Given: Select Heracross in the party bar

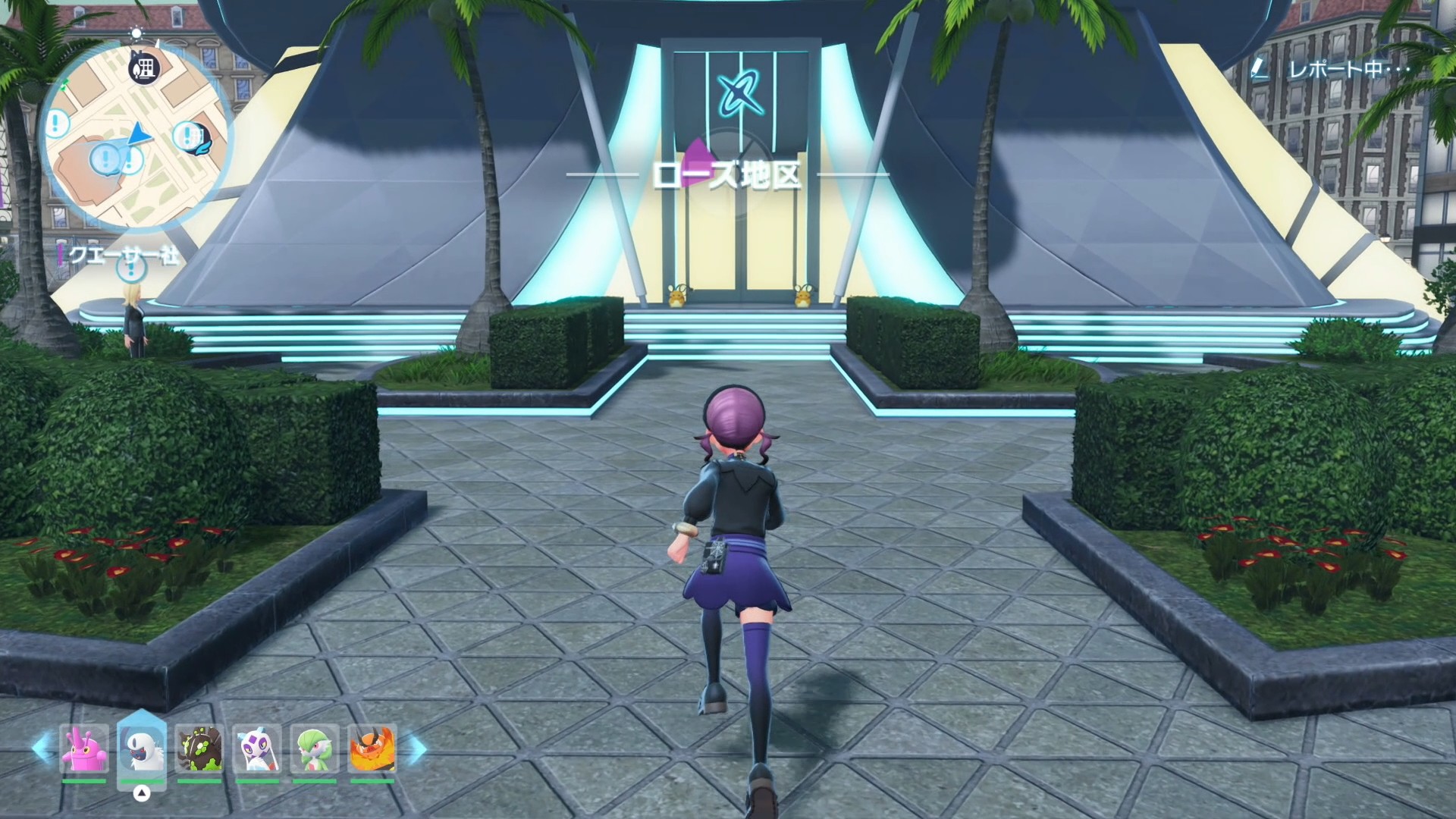Looking at the screenshot, I should coord(84,749).
